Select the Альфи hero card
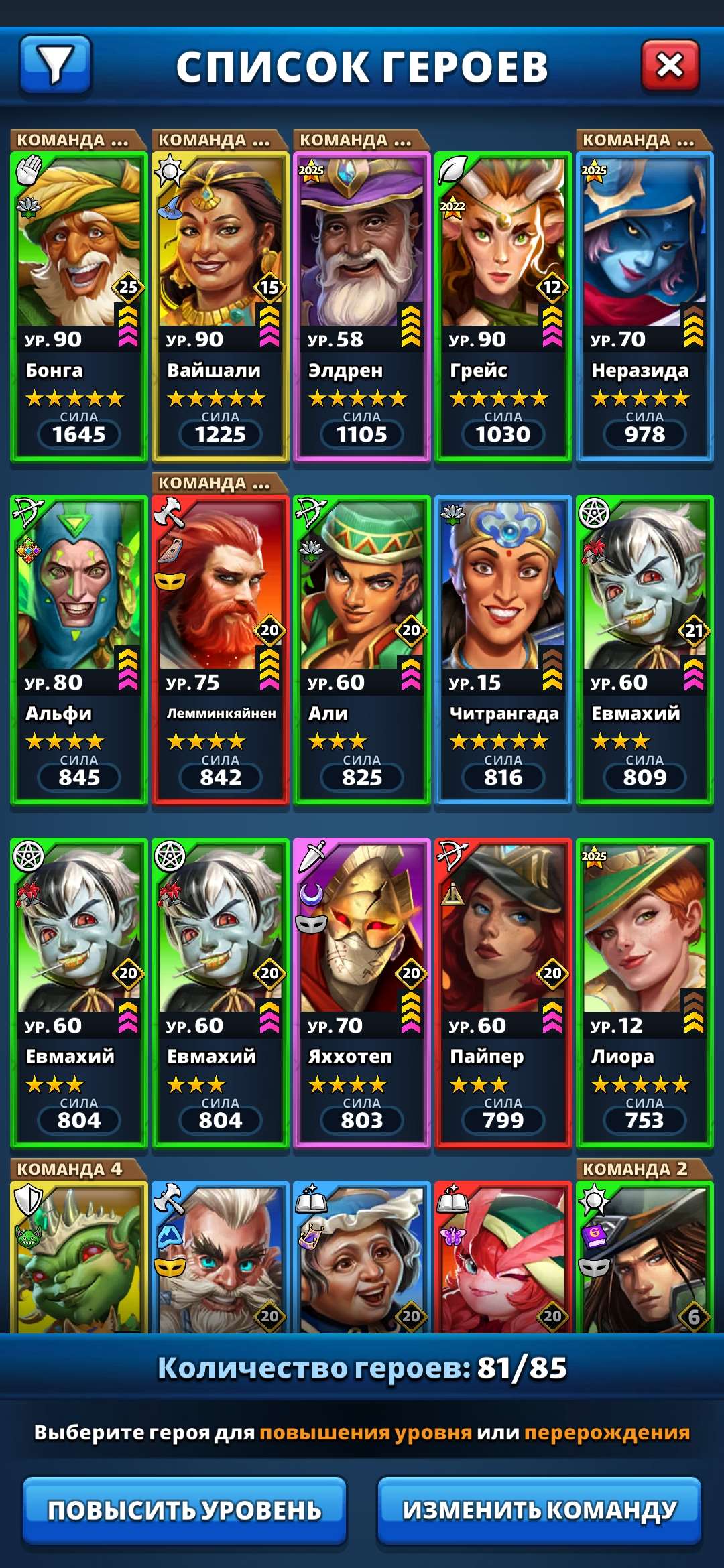This screenshot has width=724, height=1568. coord(79,650)
